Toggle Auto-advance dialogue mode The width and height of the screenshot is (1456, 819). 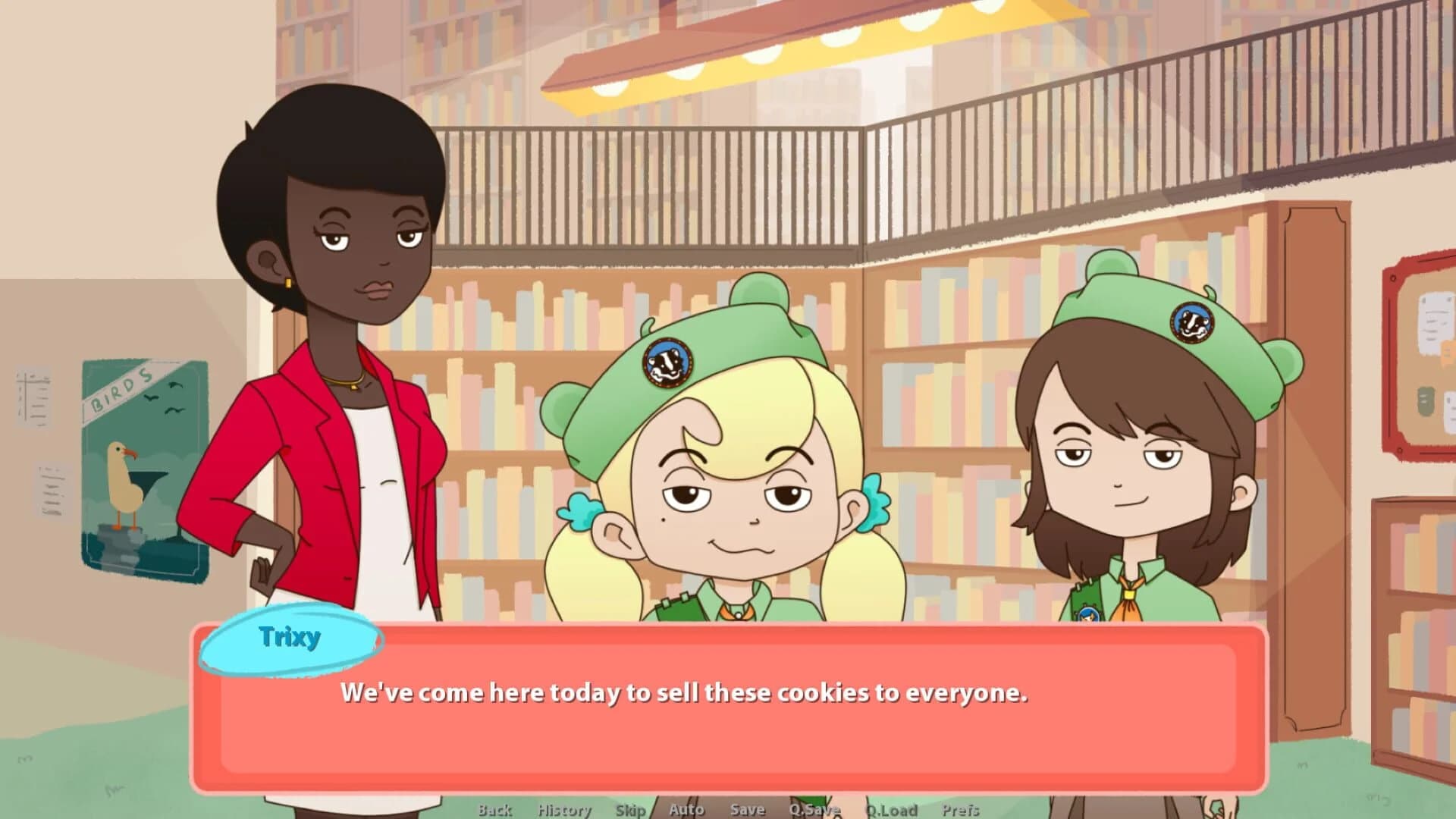(x=686, y=809)
